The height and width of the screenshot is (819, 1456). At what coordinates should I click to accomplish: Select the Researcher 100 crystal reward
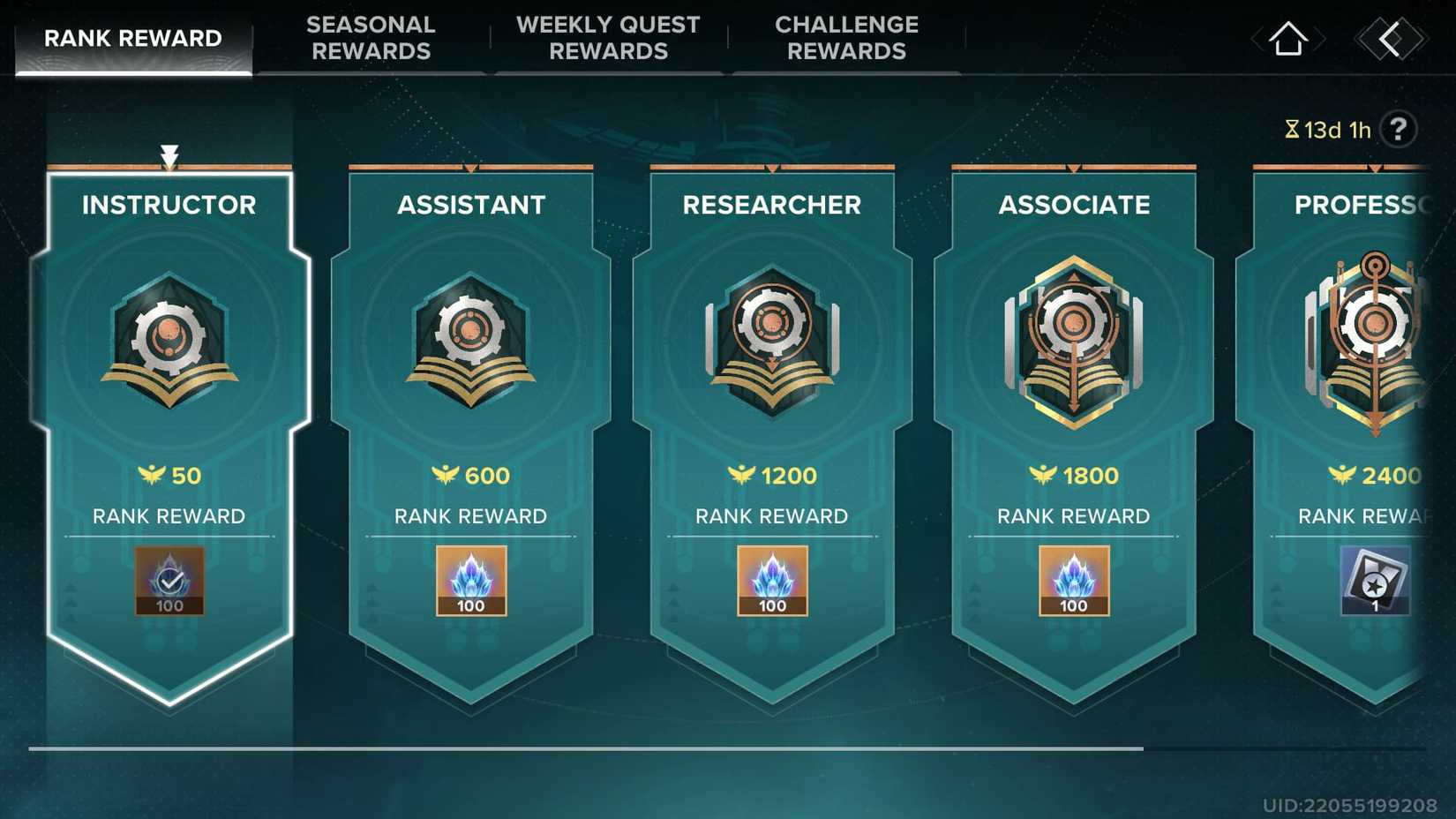(773, 581)
